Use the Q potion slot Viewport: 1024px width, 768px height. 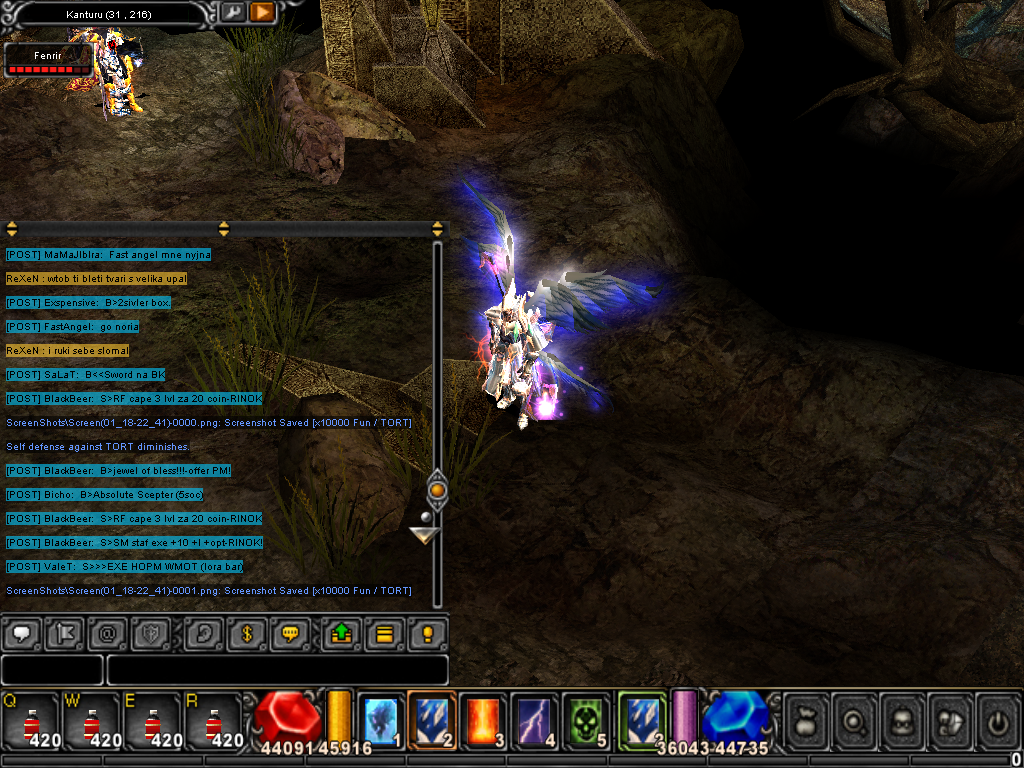click(32, 720)
